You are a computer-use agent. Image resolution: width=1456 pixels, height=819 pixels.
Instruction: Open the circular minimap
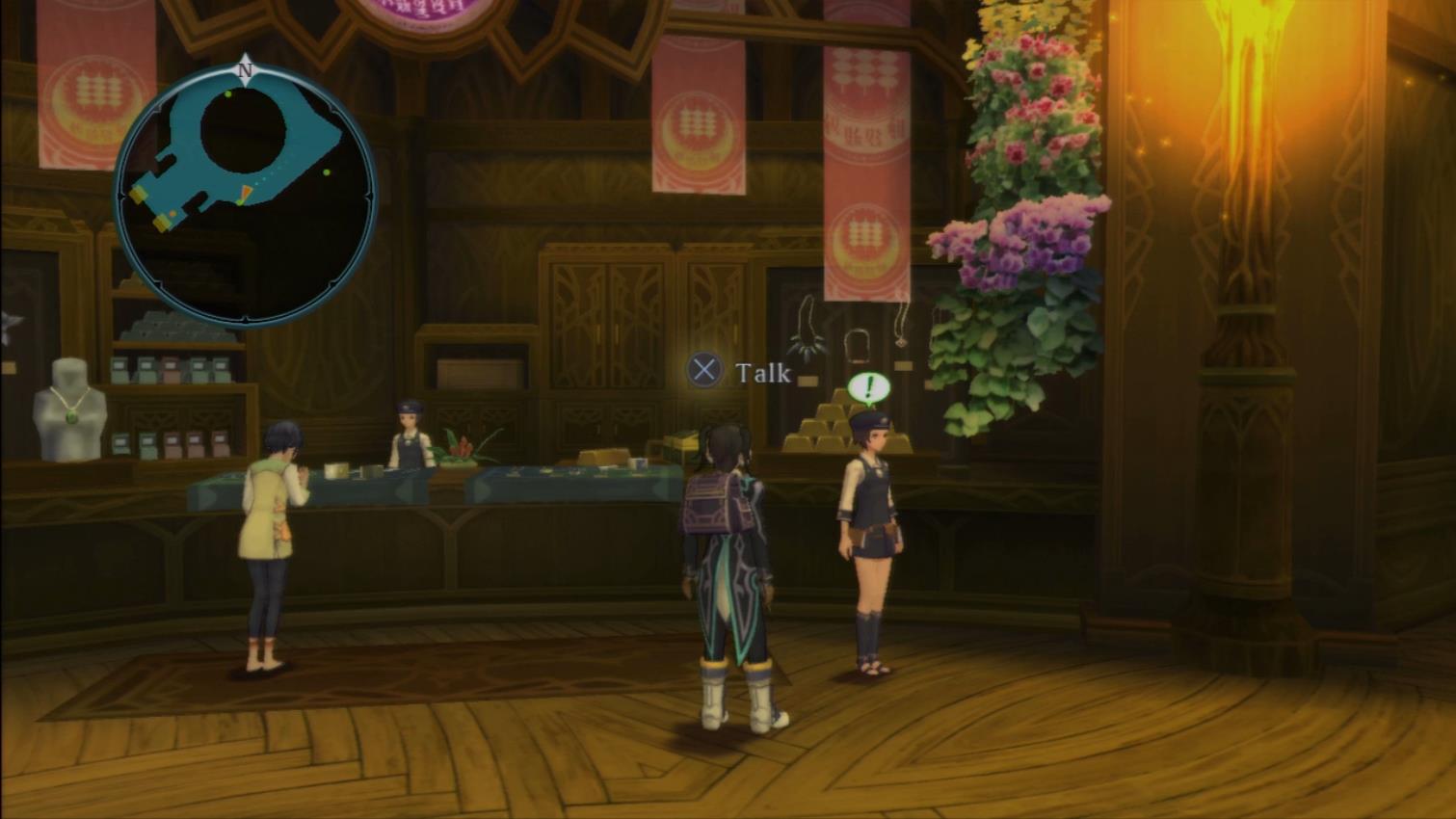click(245, 195)
